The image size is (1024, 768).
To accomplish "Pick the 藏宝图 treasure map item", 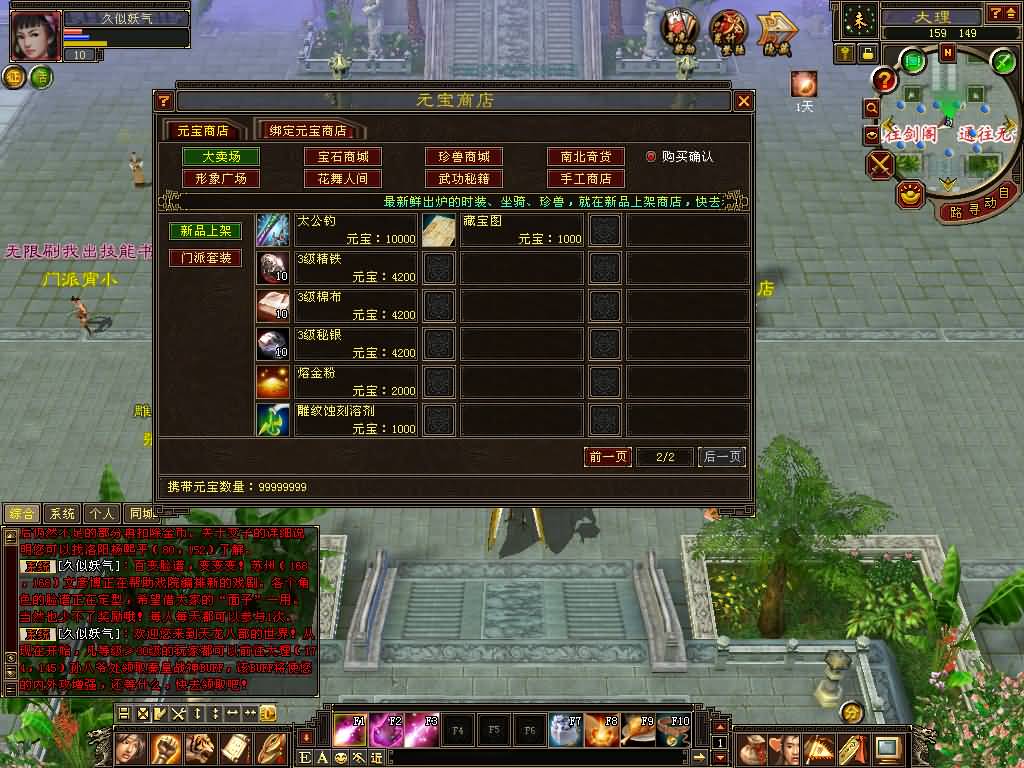I will (502, 230).
